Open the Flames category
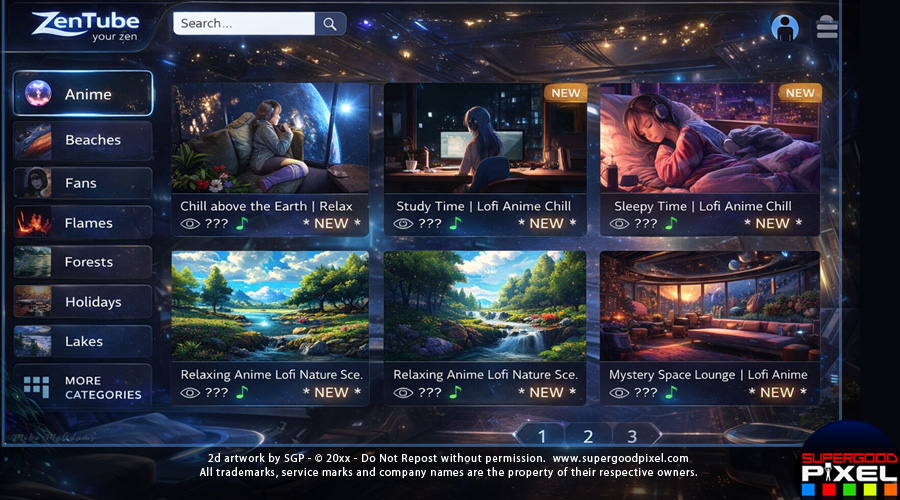This screenshot has width=900, height=500. click(x=83, y=223)
